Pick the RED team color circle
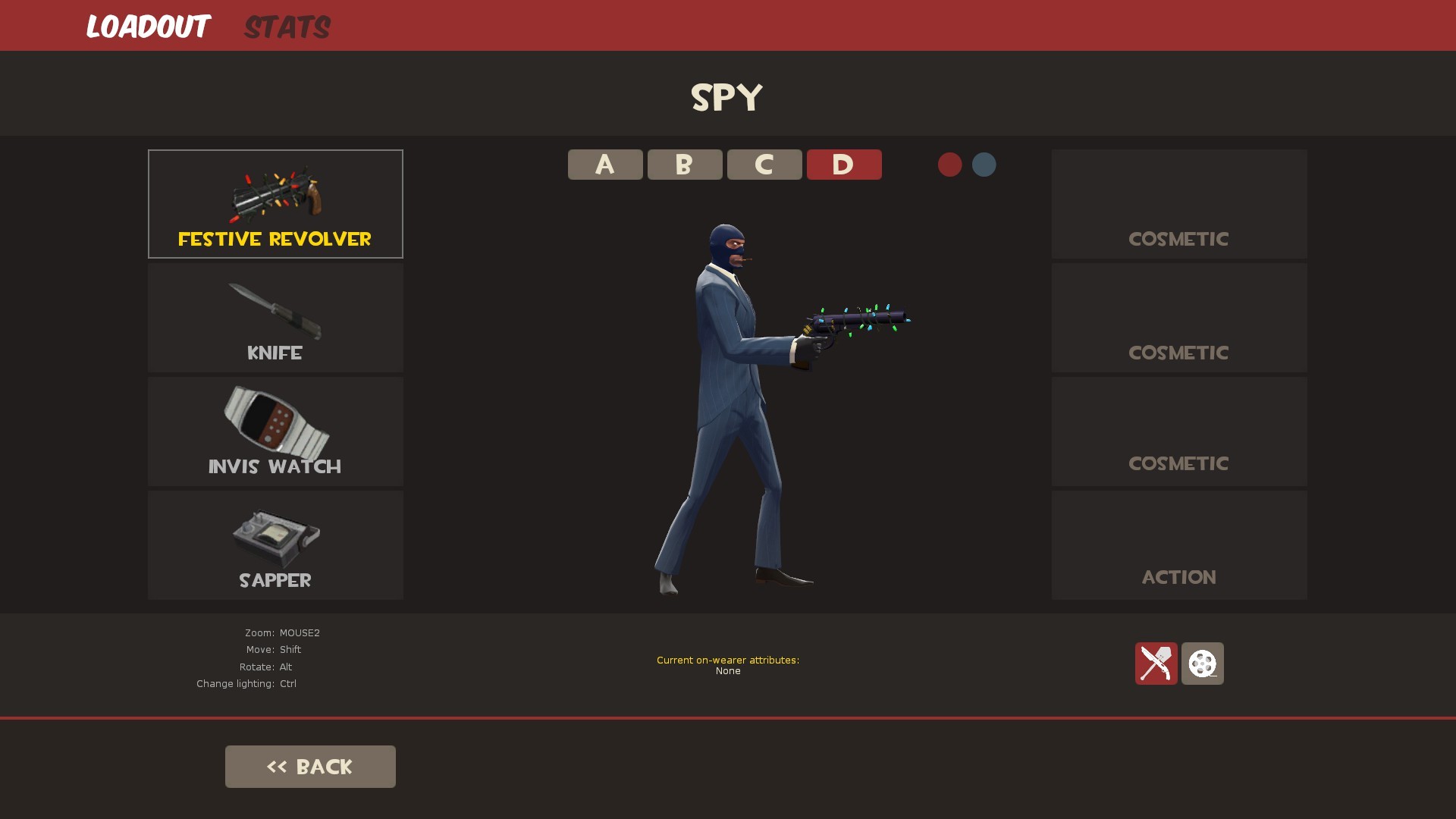The width and height of the screenshot is (1456, 819). pyautogui.click(x=950, y=165)
